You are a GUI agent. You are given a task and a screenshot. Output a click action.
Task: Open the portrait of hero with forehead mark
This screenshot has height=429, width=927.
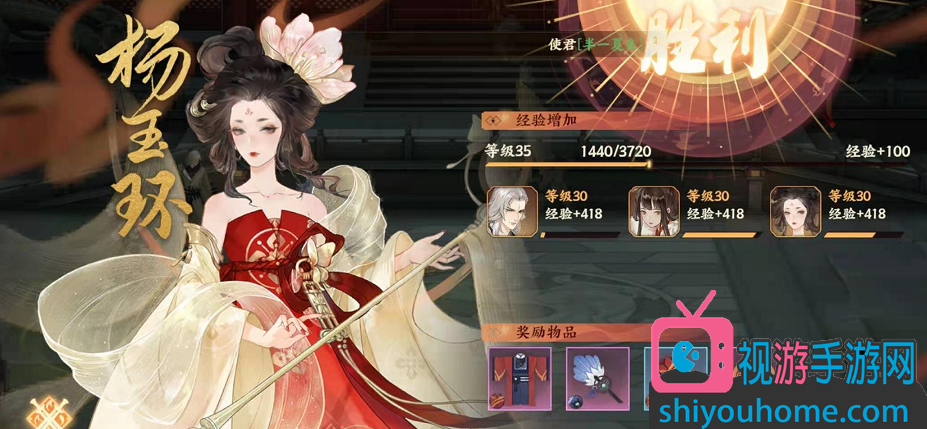tap(791, 210)
